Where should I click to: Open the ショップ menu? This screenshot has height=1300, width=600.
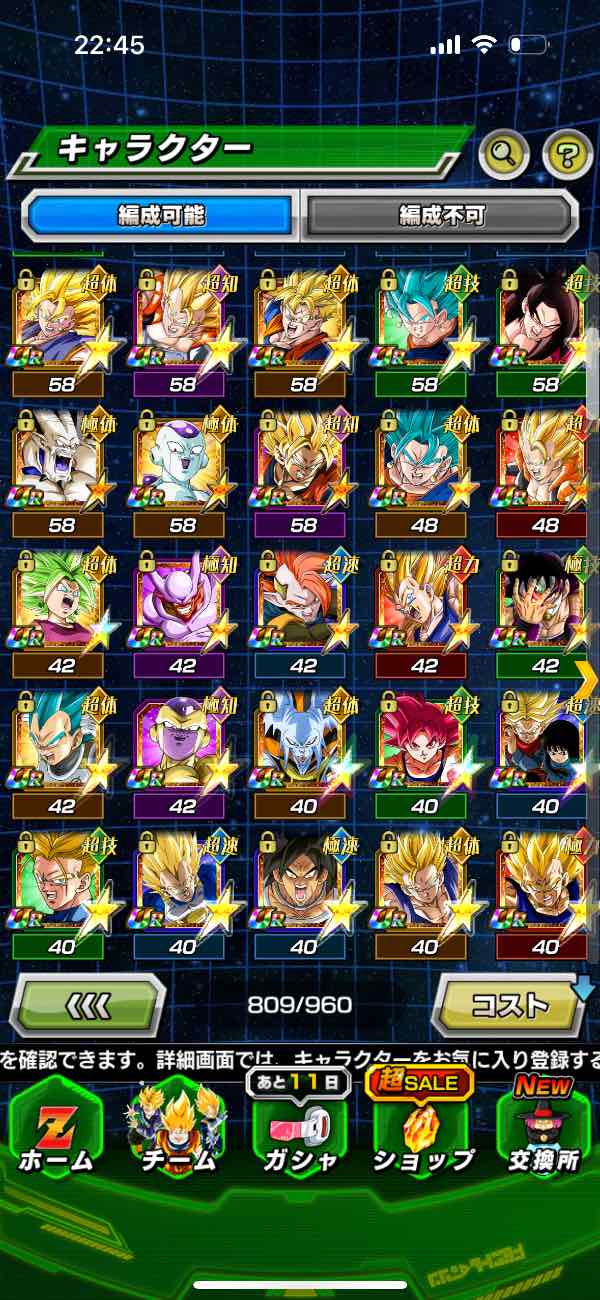pos(423,1130)
